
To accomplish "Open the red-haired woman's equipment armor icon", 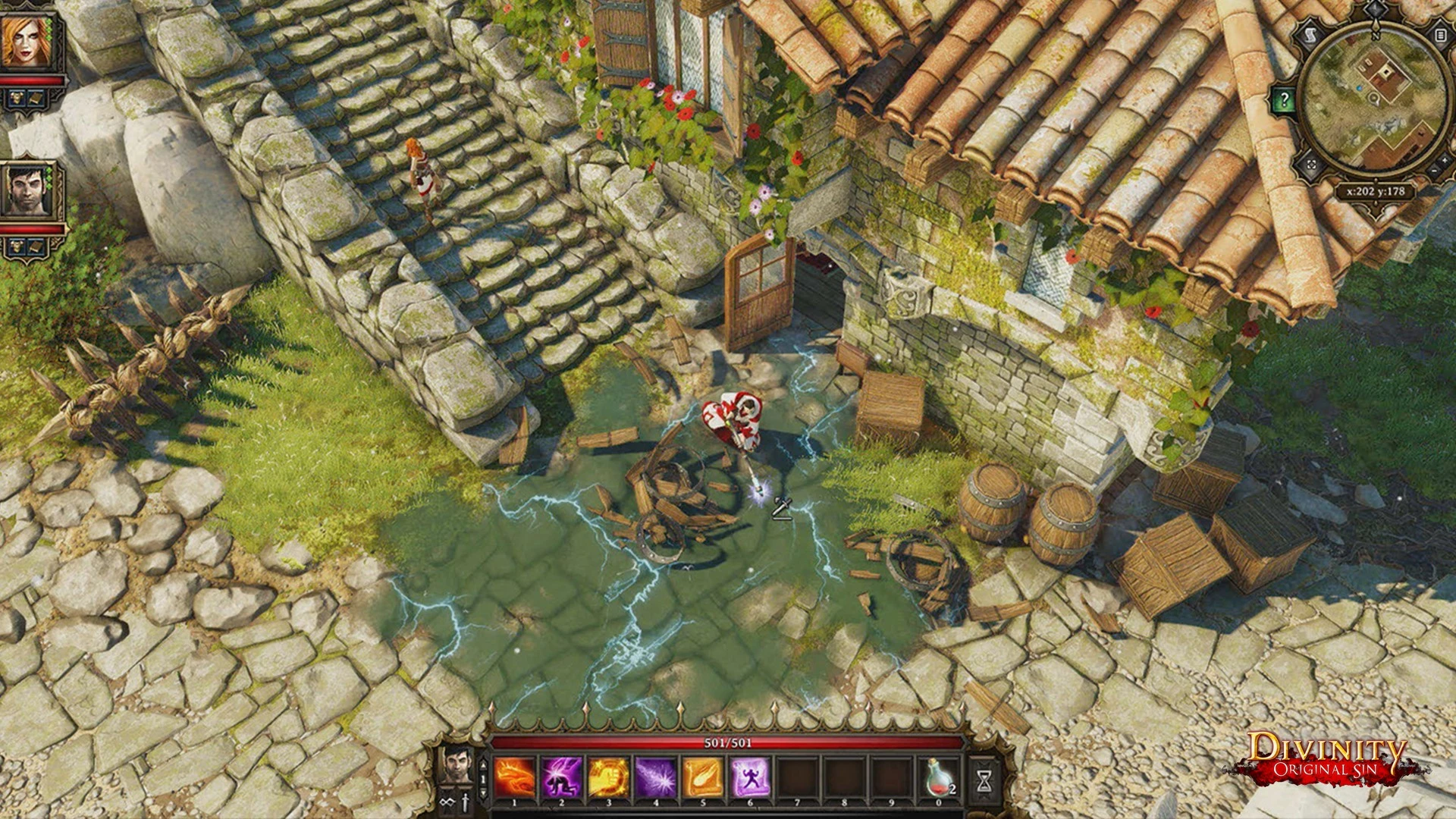I will (16, 96).
